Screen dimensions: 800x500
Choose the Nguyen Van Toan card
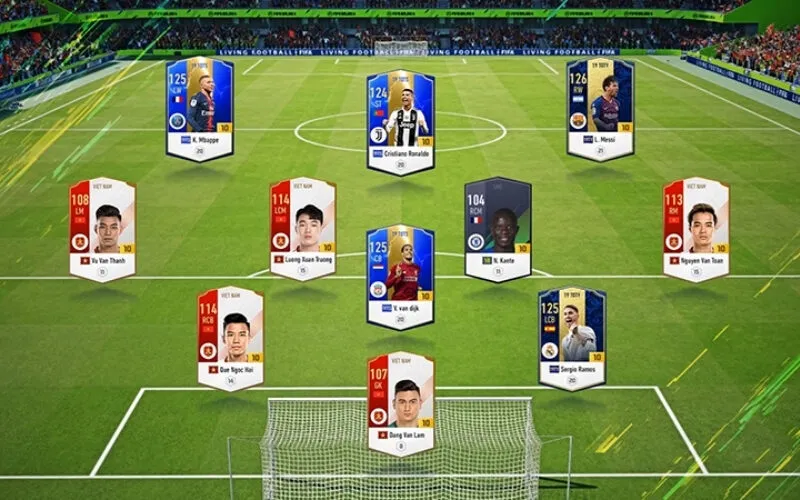coord(696,228)
